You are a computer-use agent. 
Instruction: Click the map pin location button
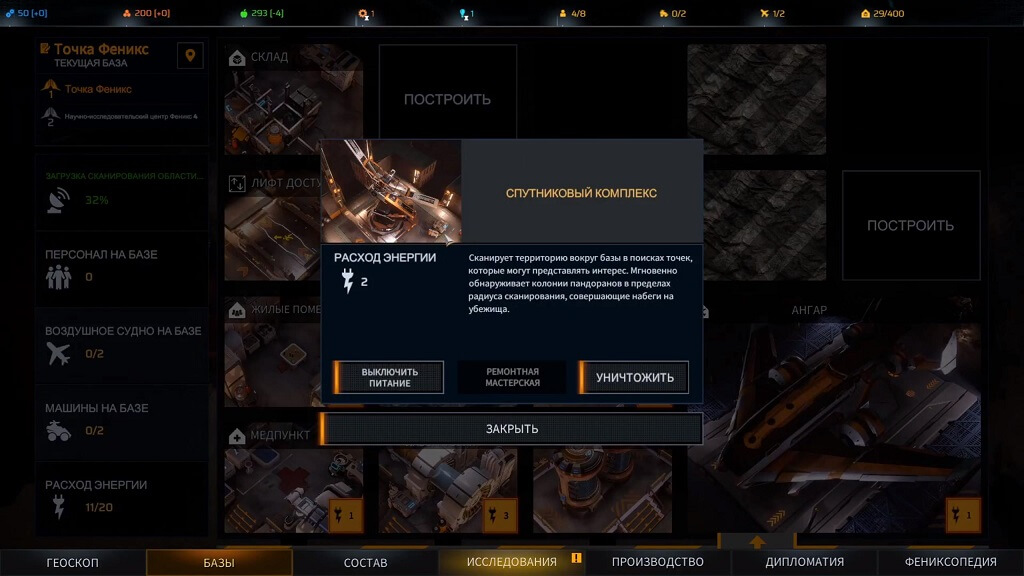coord(190,55)
